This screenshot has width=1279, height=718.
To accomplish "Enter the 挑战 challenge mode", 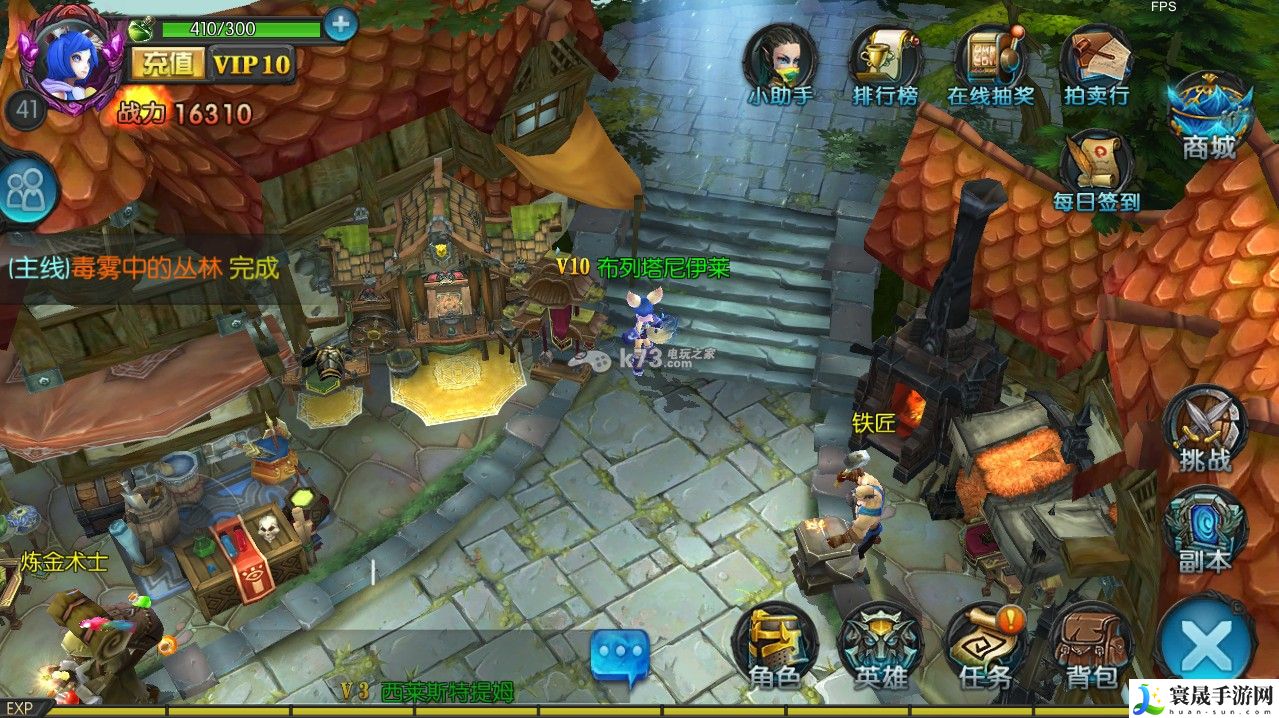I will 1205,430.
